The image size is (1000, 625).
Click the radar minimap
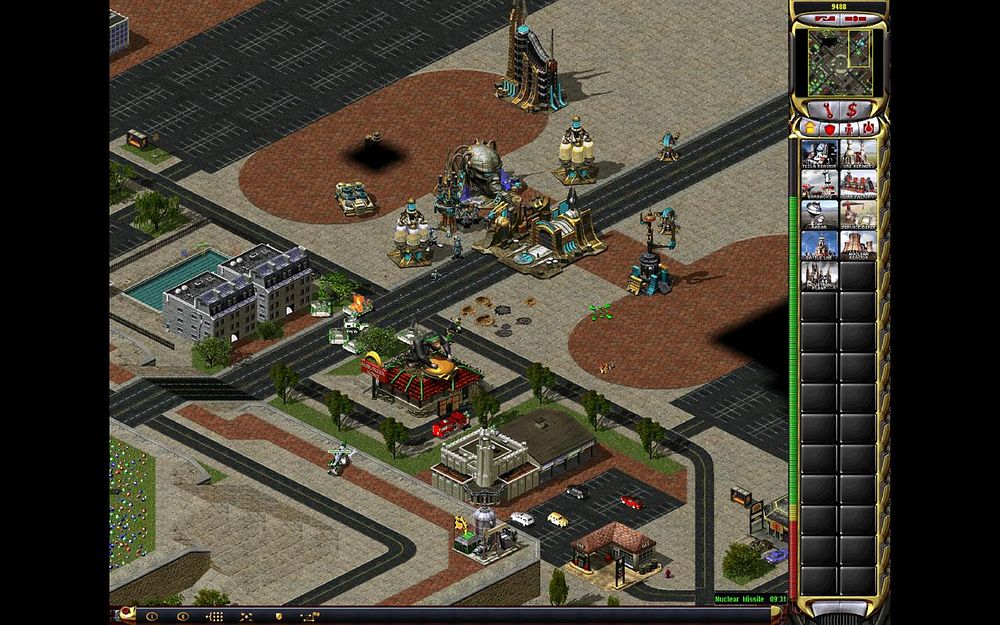click(838, 60)
